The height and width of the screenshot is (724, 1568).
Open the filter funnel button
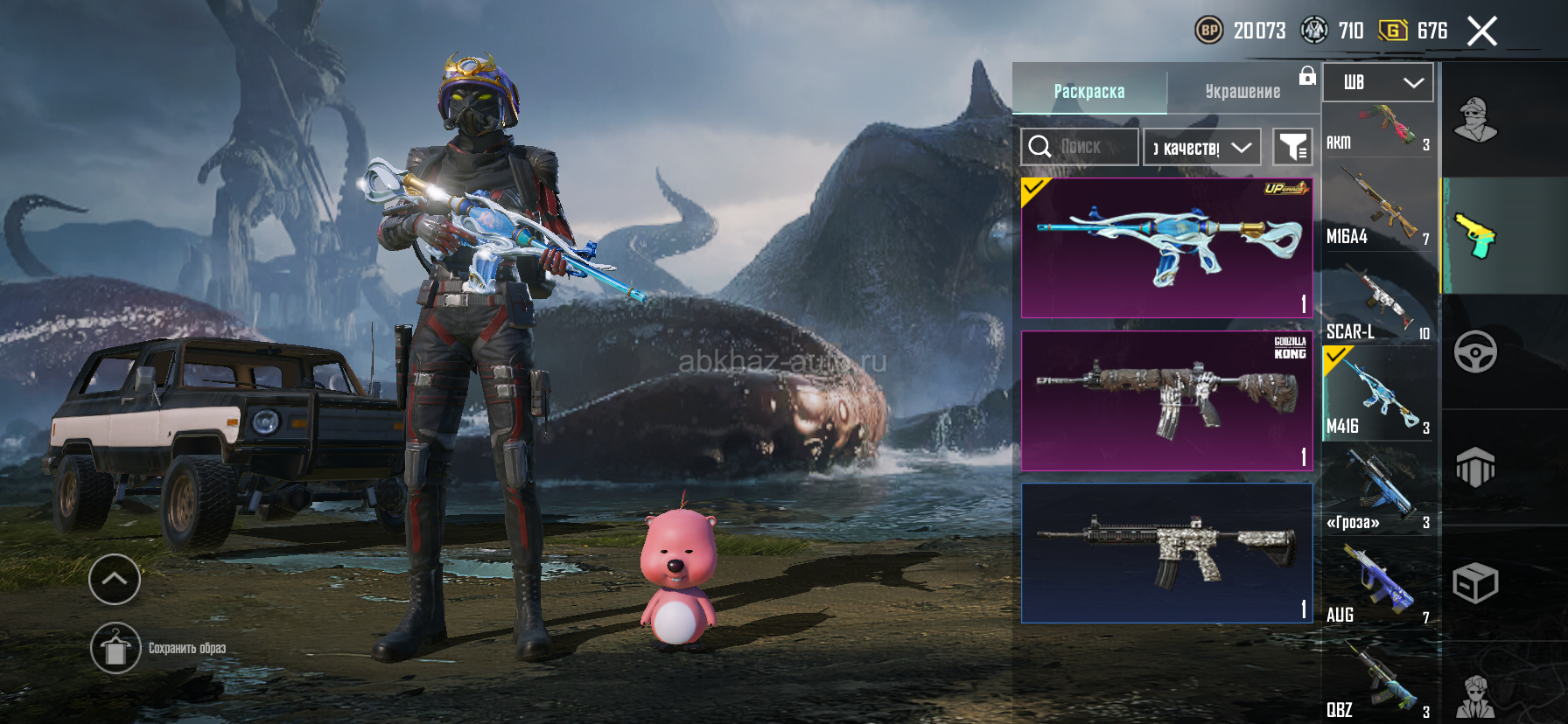pyautogui.click(x=1292, y=147)
